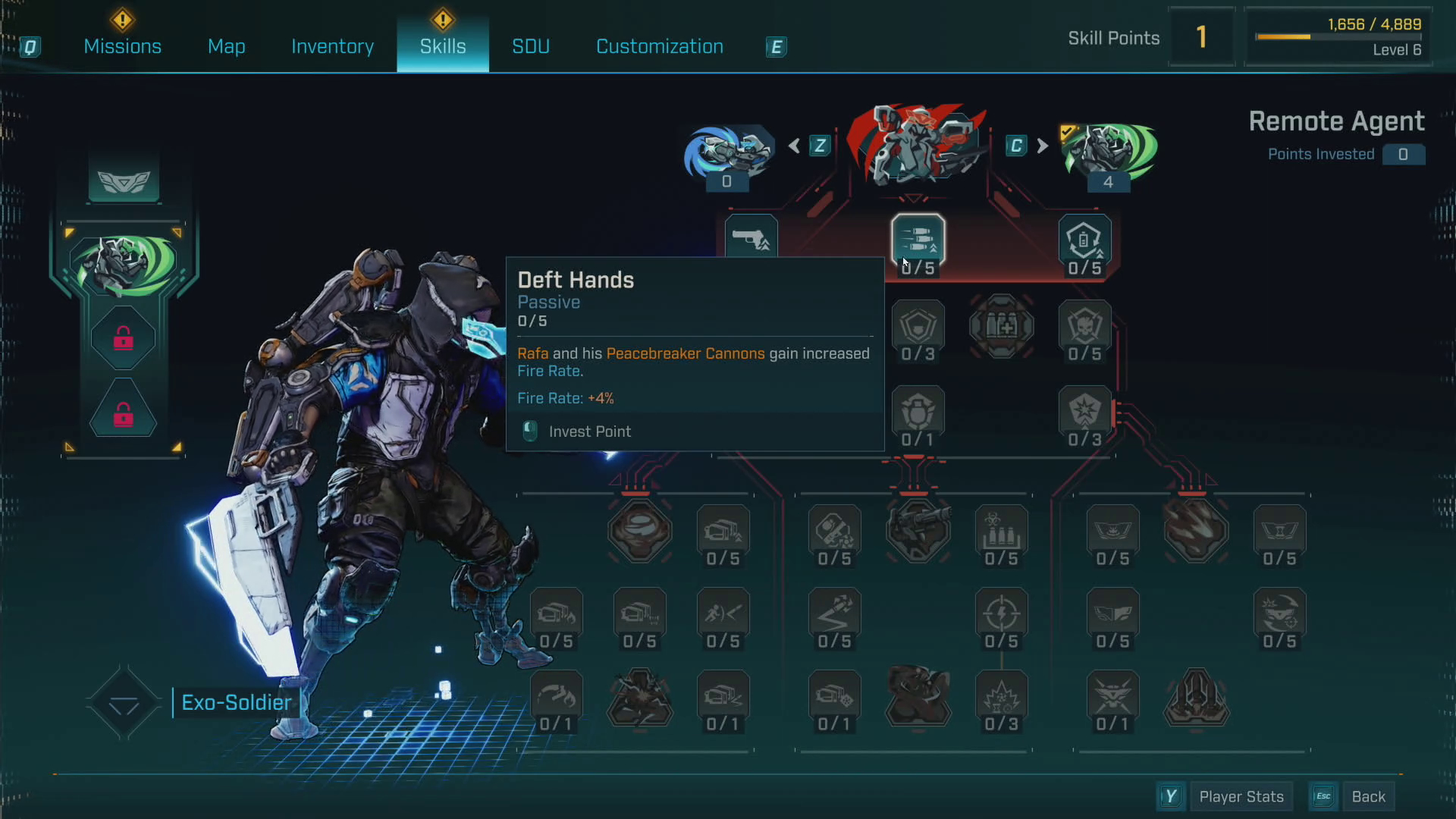Switch to the Map tab
This screenshot has width=1456, height=819.
[x=226, y=46]
